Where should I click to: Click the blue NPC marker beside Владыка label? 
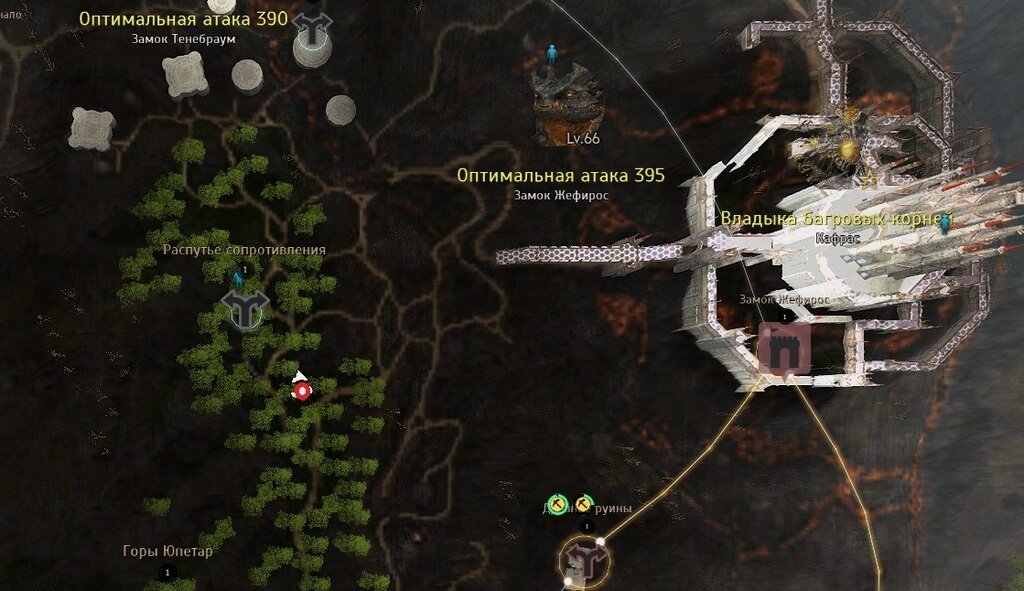(x=943, y=223)
